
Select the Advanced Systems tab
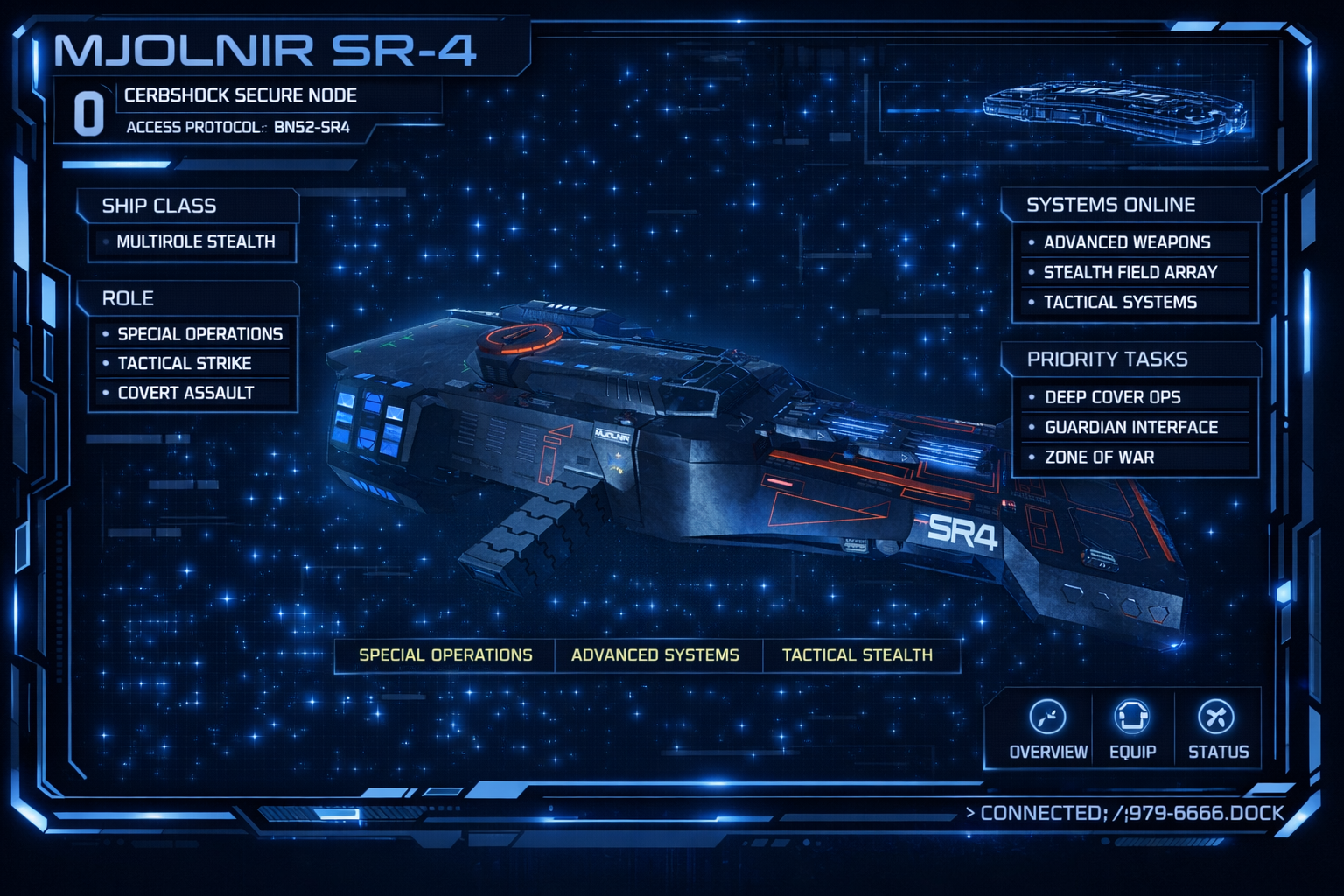[655, 655]
